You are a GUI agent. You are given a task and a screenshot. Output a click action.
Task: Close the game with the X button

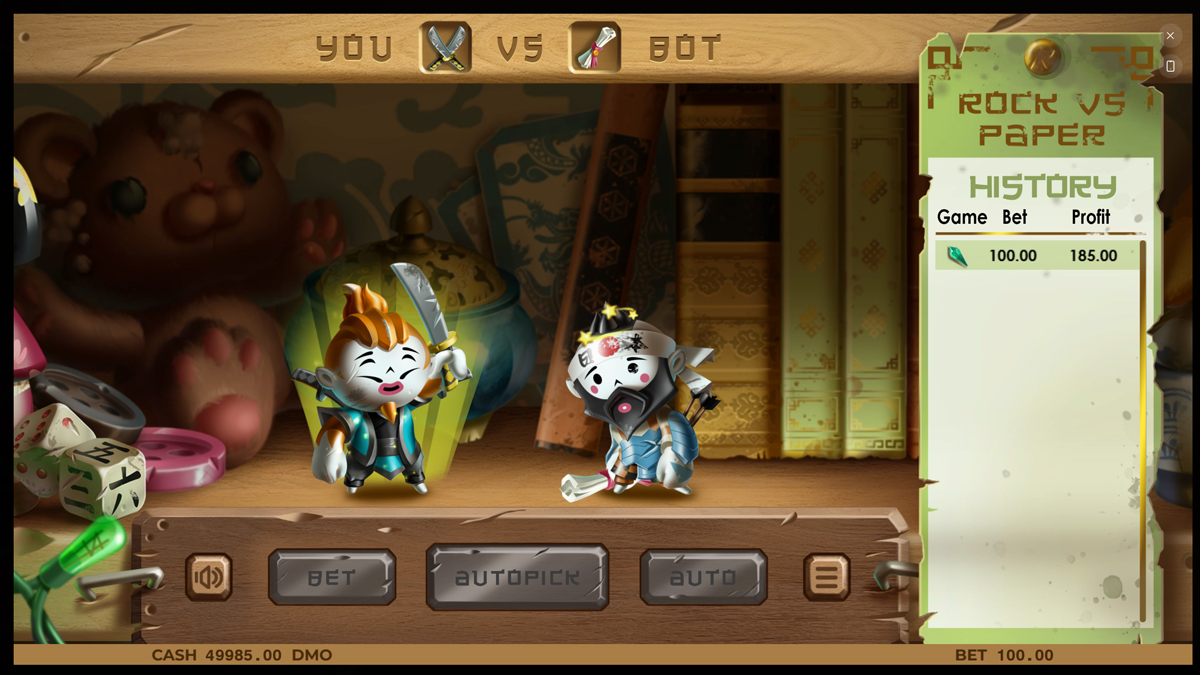click(1170, 36)
